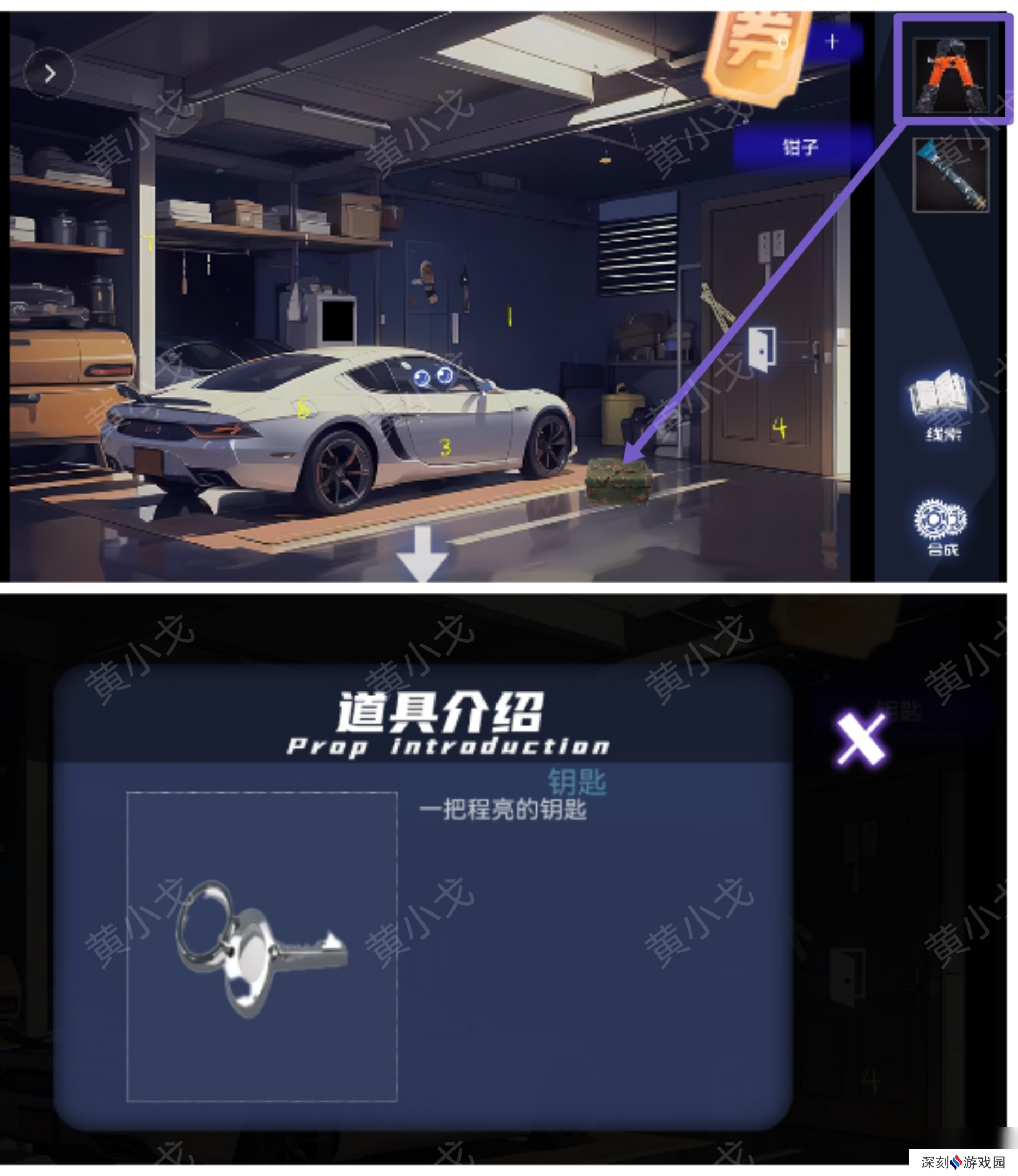
Task: Click the right blue circle marker on car window
Action: [x=446, y=376]
